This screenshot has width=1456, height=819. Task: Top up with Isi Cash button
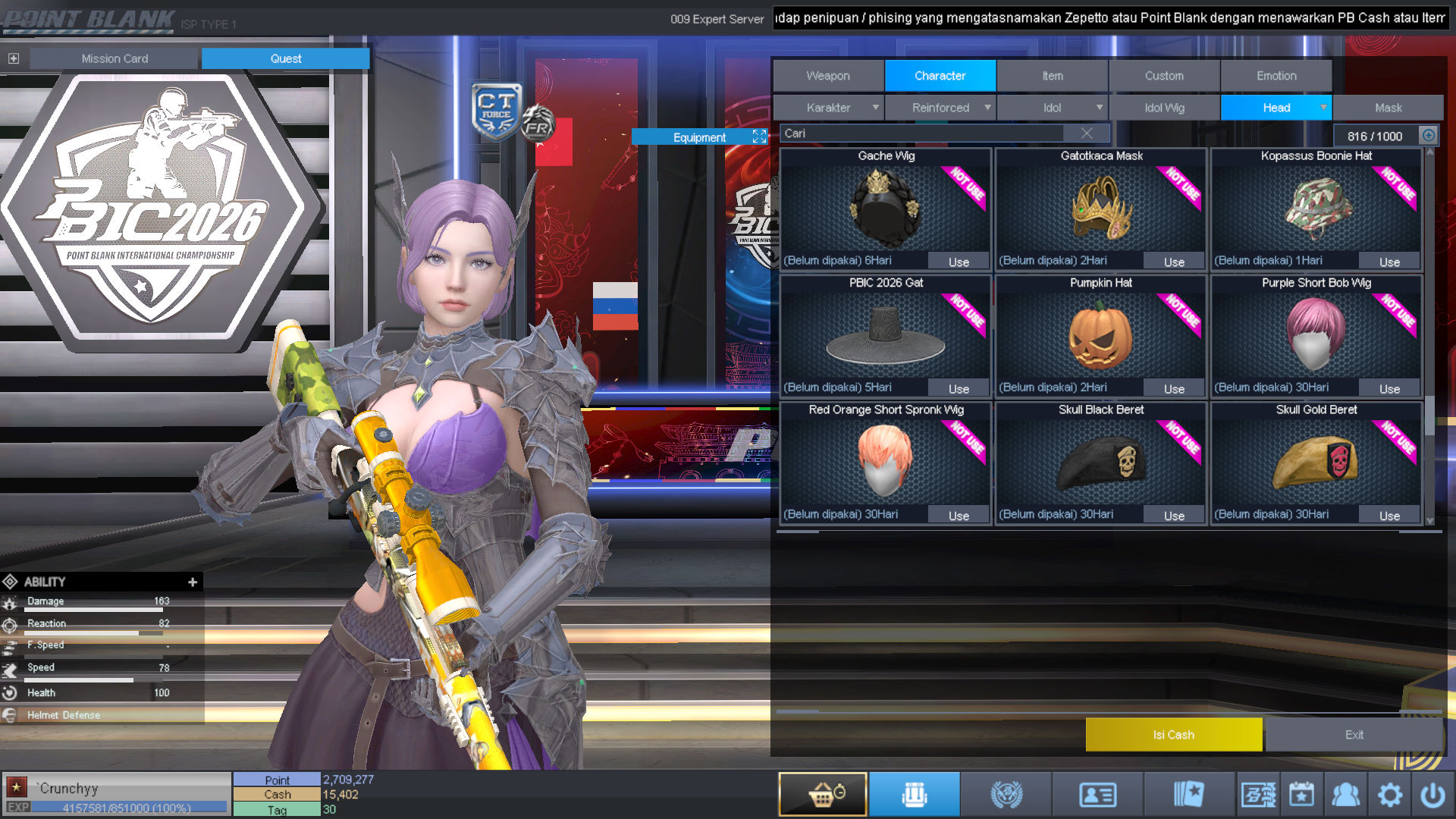1173,734
